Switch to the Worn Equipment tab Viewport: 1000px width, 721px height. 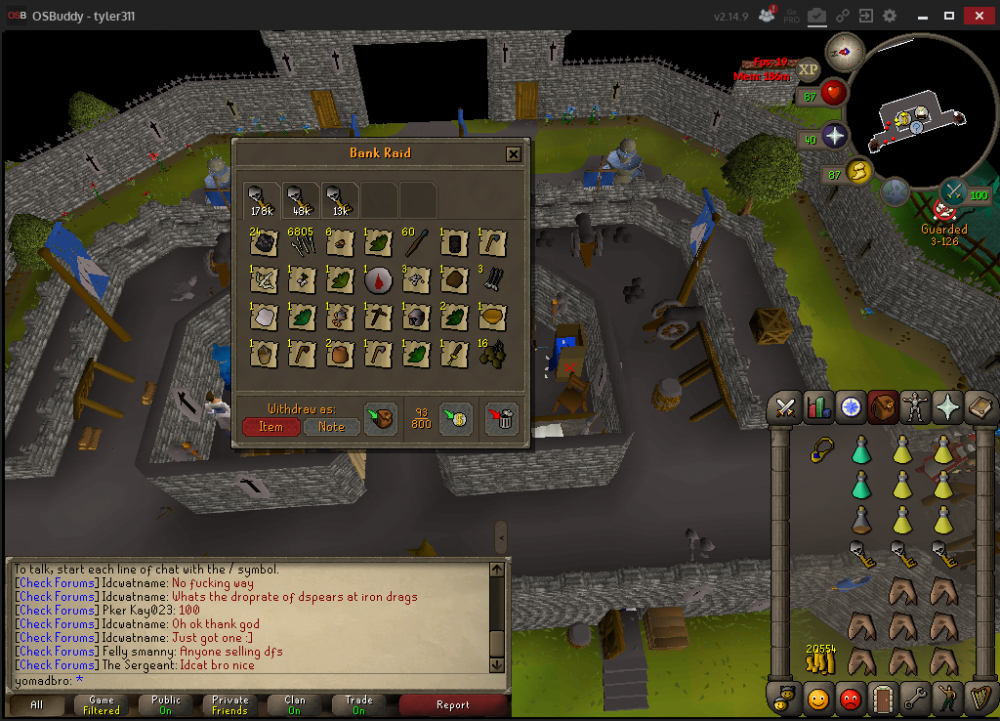(x=915, y=406)
